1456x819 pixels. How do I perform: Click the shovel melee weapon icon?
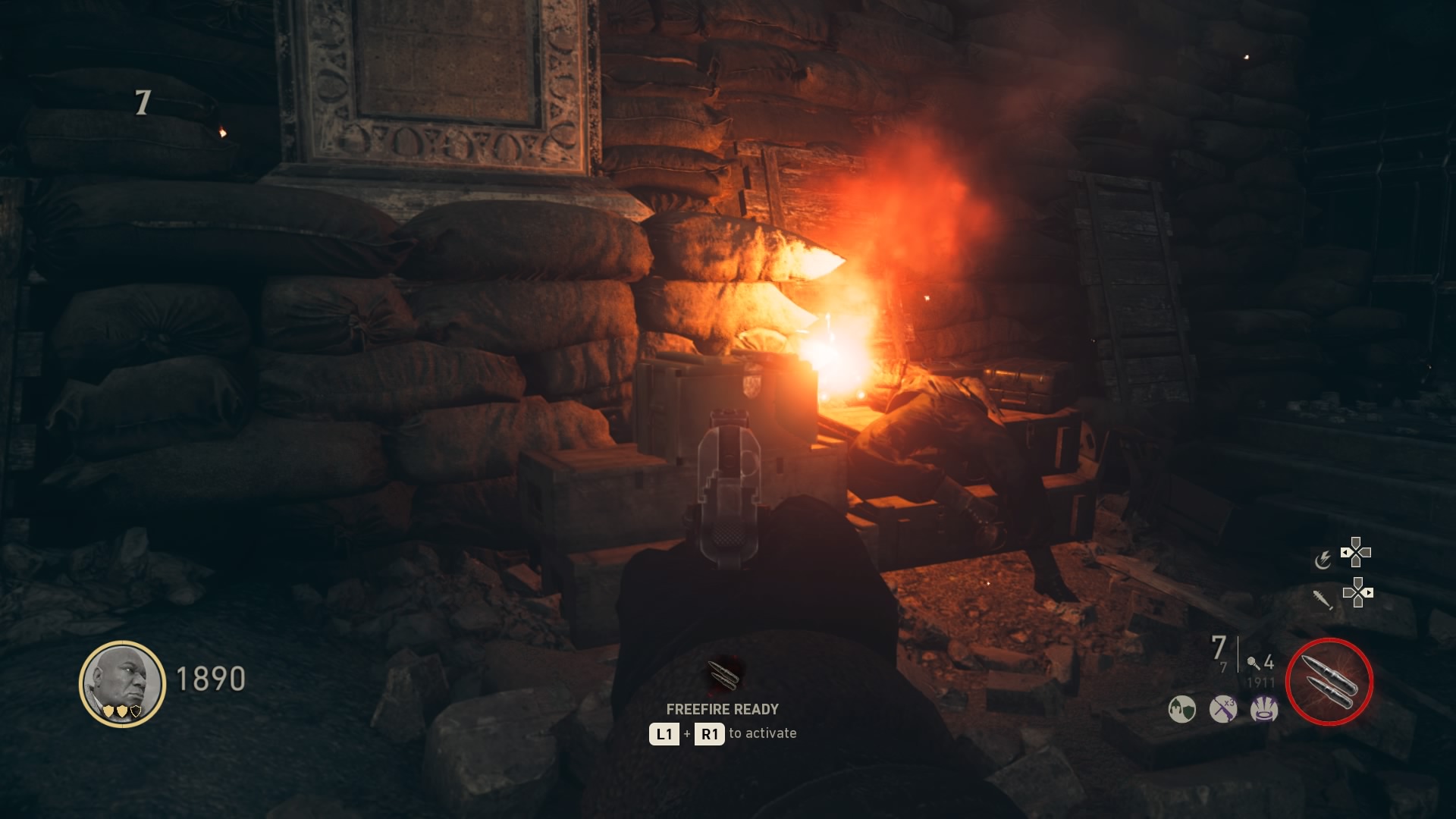pos(1323,600)
